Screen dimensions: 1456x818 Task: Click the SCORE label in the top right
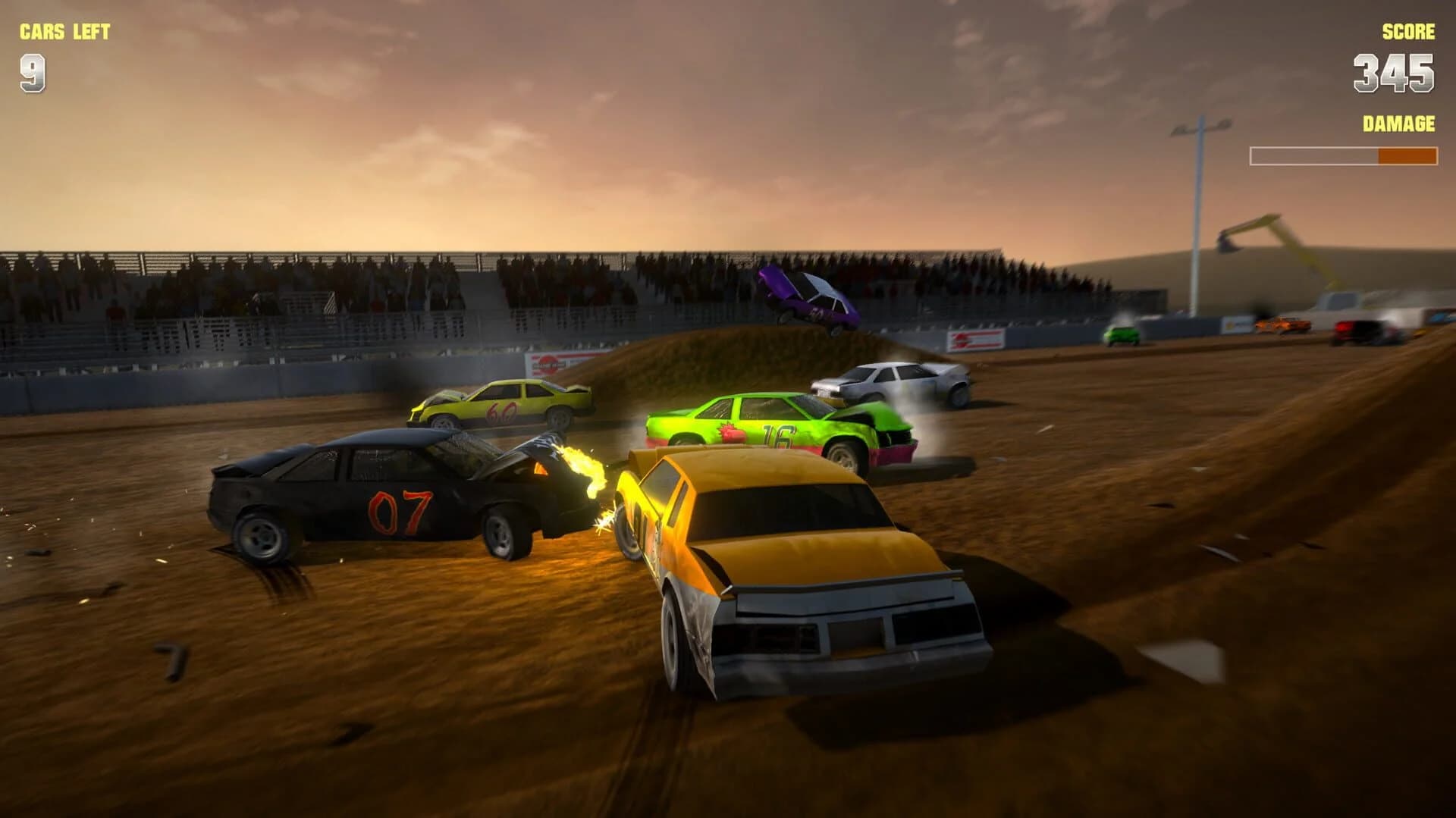coord(1407,32)
